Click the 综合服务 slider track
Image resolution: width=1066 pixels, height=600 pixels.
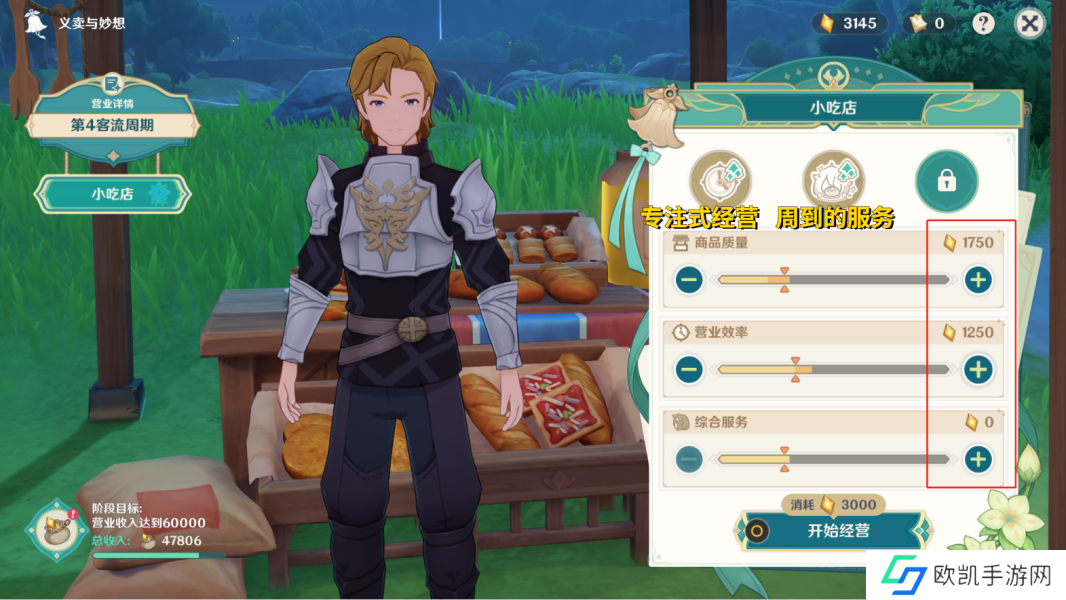point(833,459)
